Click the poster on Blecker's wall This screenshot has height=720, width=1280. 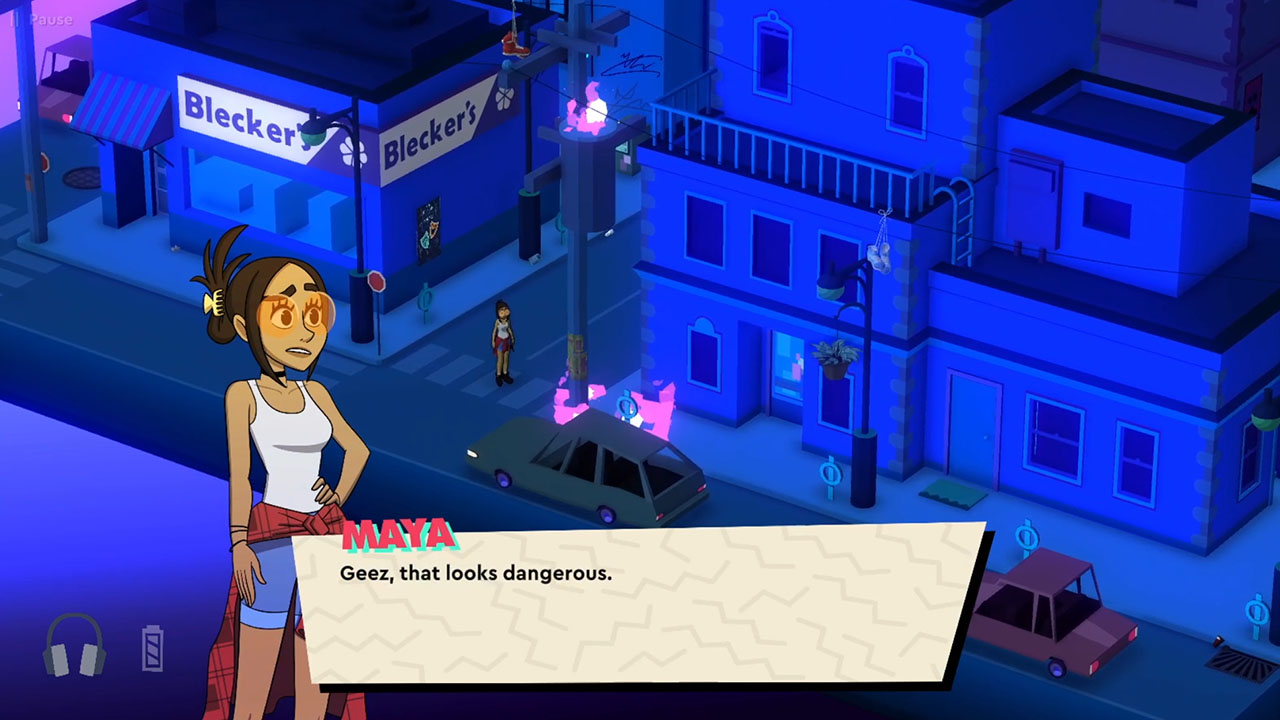click(x=429, y=228)
